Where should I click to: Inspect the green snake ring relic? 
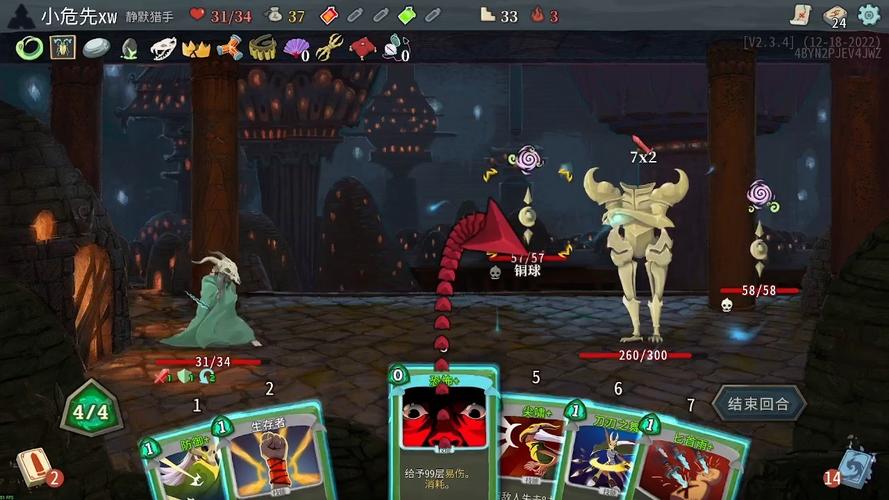(30, 47)
